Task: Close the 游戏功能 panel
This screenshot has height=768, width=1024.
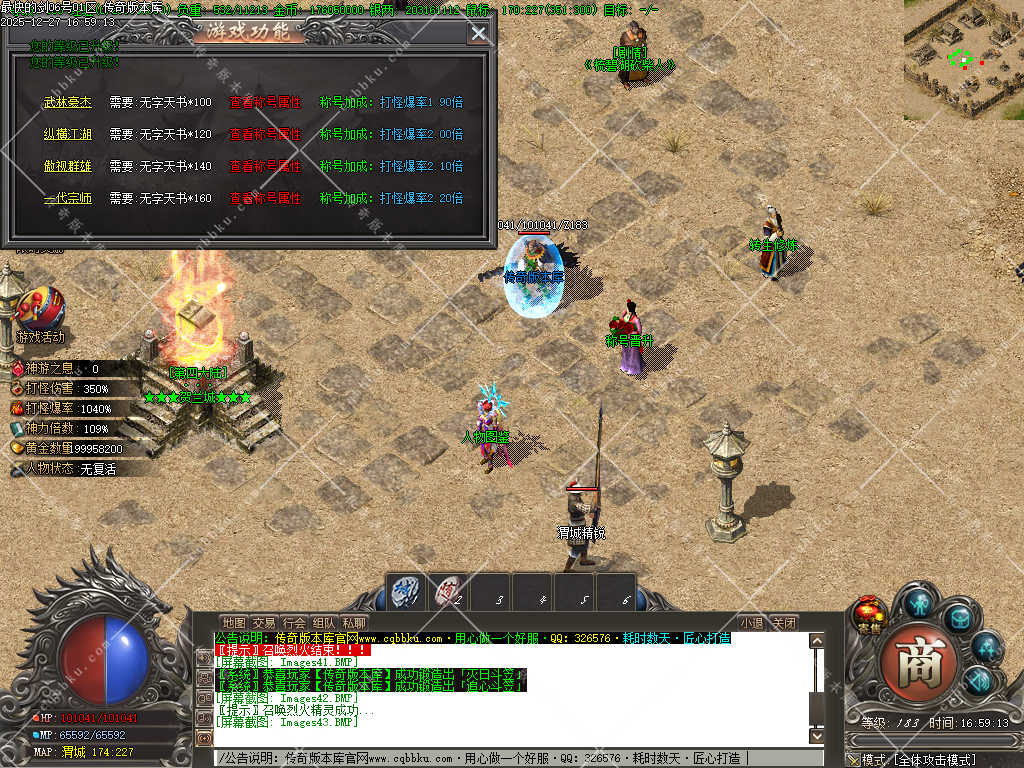Action: tap(480, 33)
